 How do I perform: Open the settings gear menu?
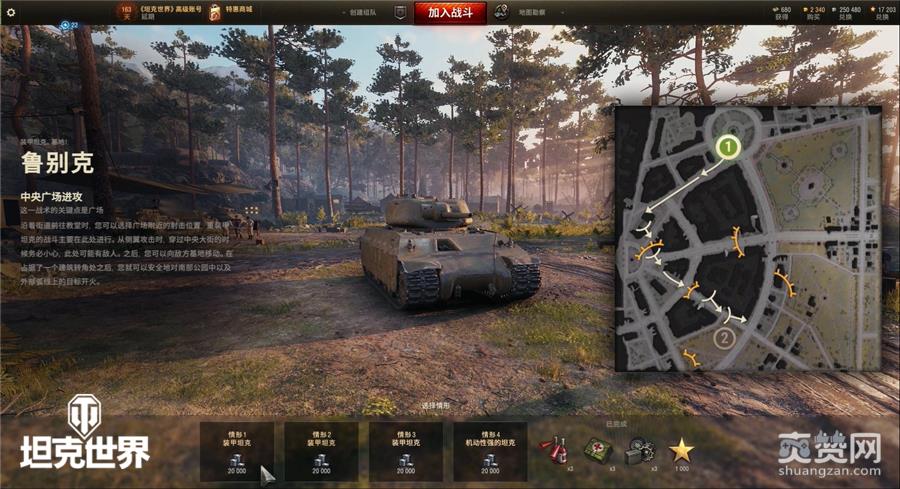click(11, 12)
